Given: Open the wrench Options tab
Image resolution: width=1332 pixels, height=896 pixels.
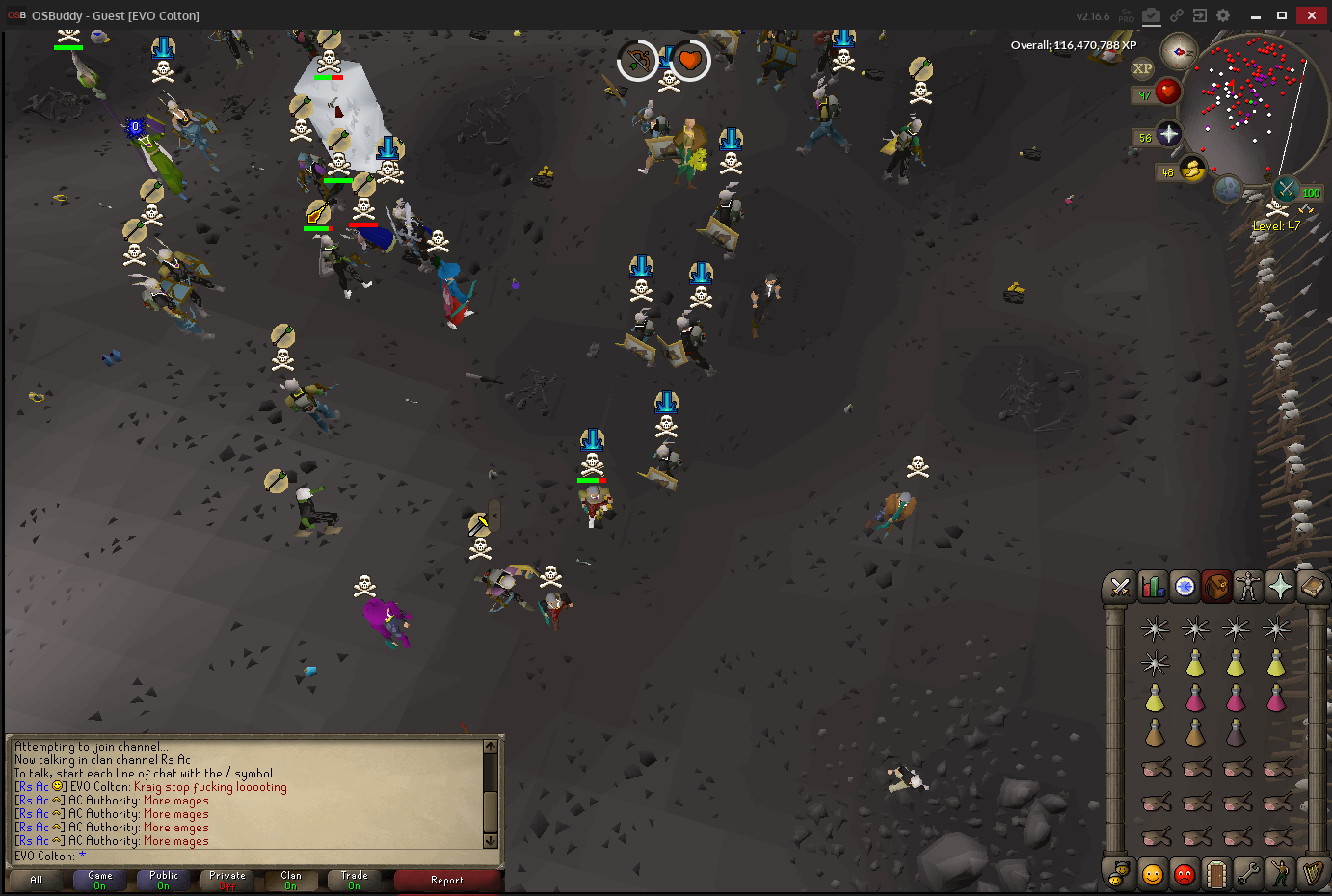Looking at the screenshot, I should click(x=1248, y=874).
